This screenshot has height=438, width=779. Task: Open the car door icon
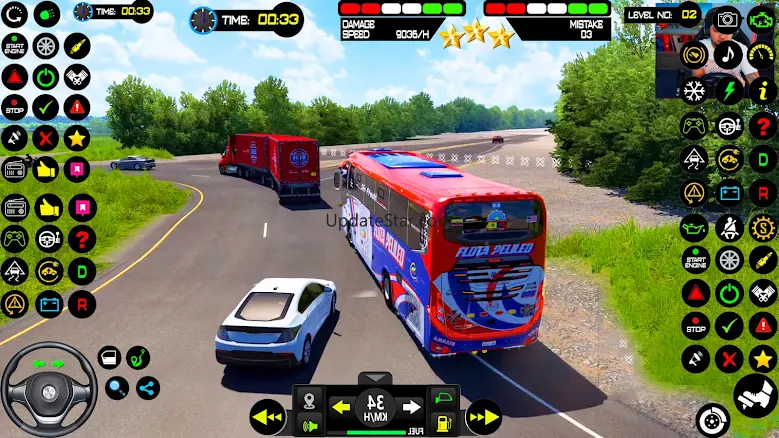[110, 357]
